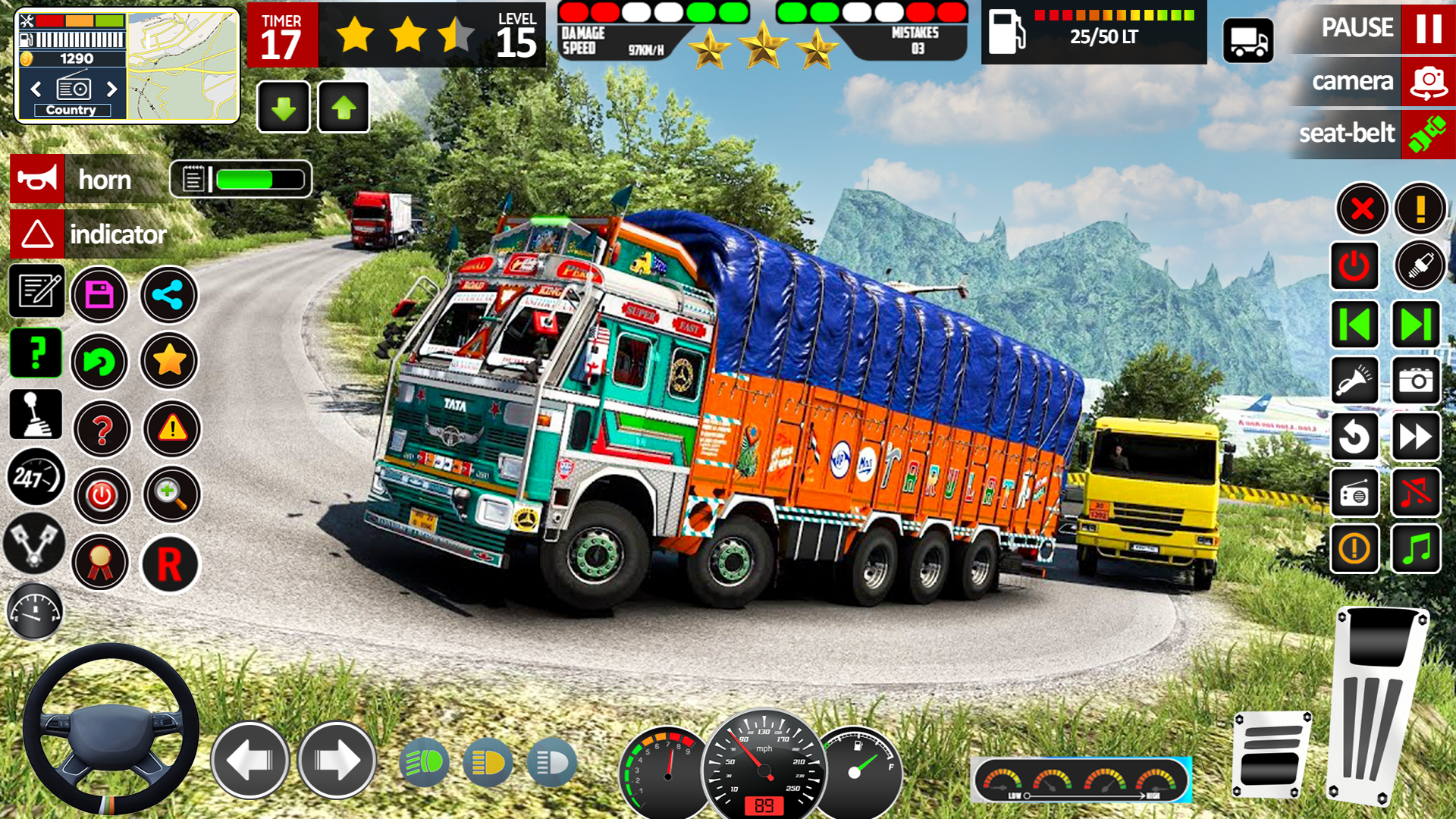1456x819 pixels.
Task: Open the share icon button
Action: (168, 294)
